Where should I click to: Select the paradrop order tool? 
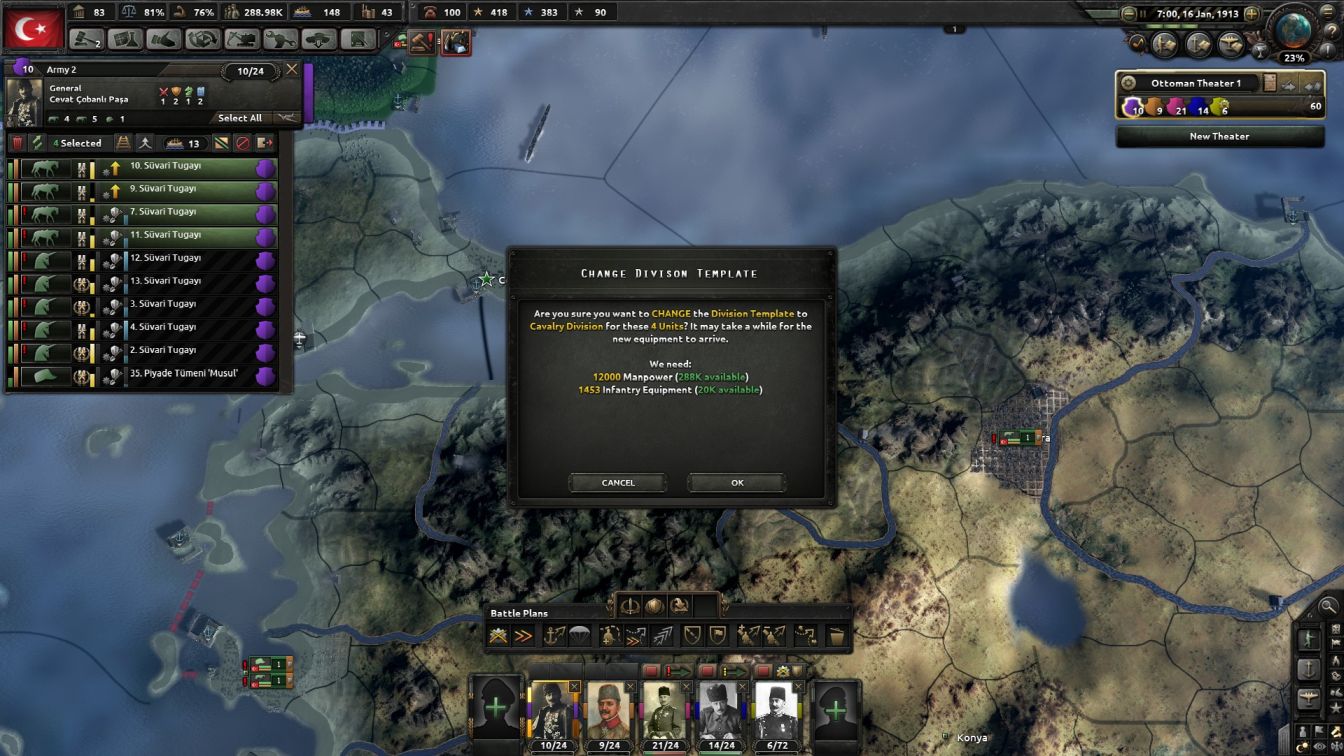point(582,634)
